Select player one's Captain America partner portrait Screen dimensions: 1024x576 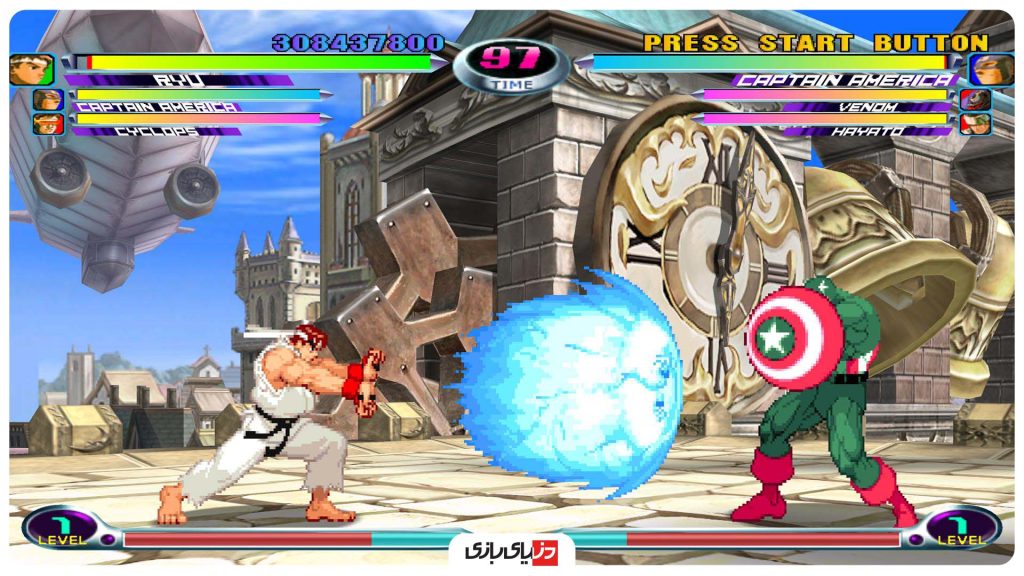pyautogui.click(x=47, y=100)
